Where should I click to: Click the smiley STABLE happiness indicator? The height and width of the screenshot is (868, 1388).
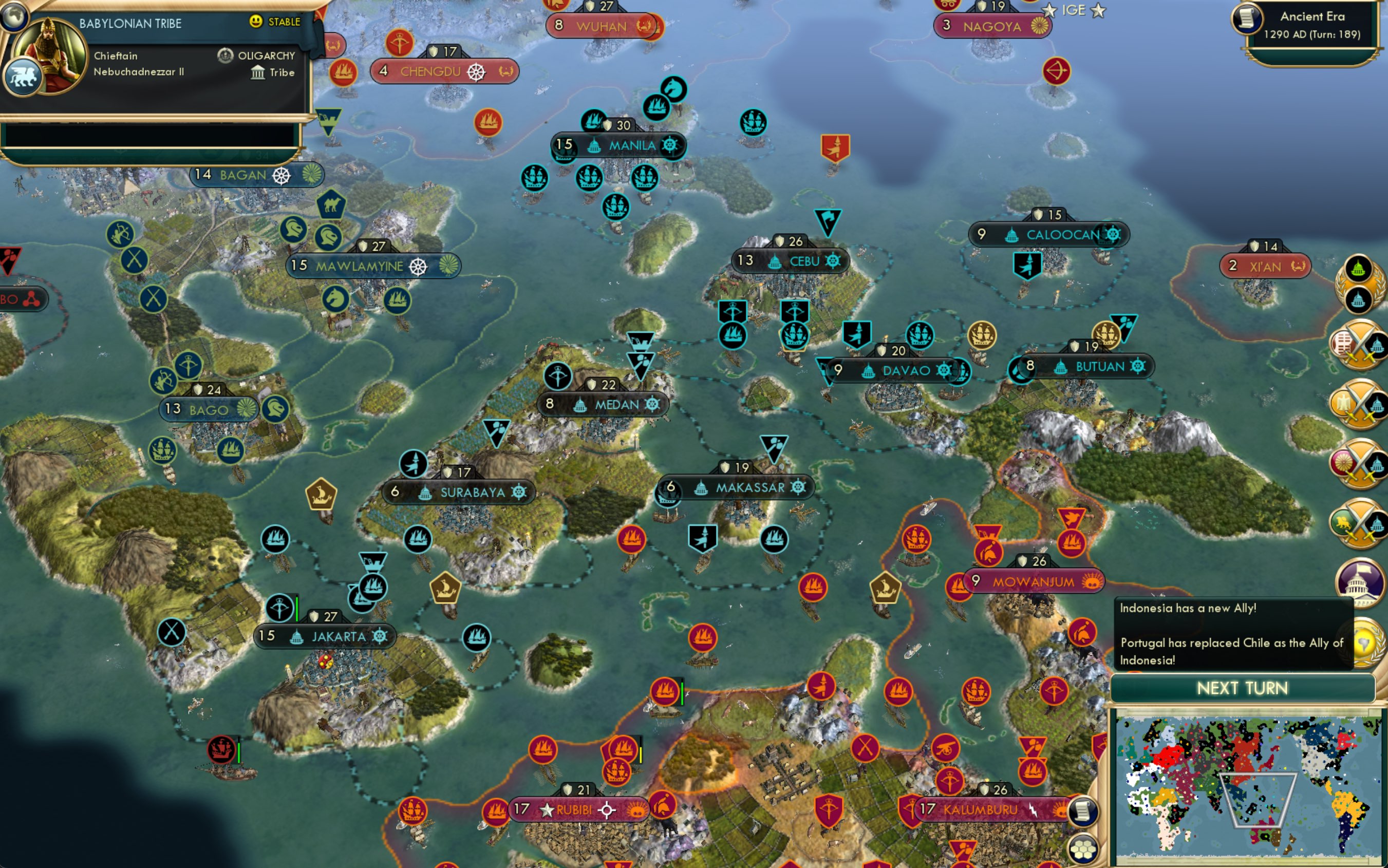coord(255,22)
